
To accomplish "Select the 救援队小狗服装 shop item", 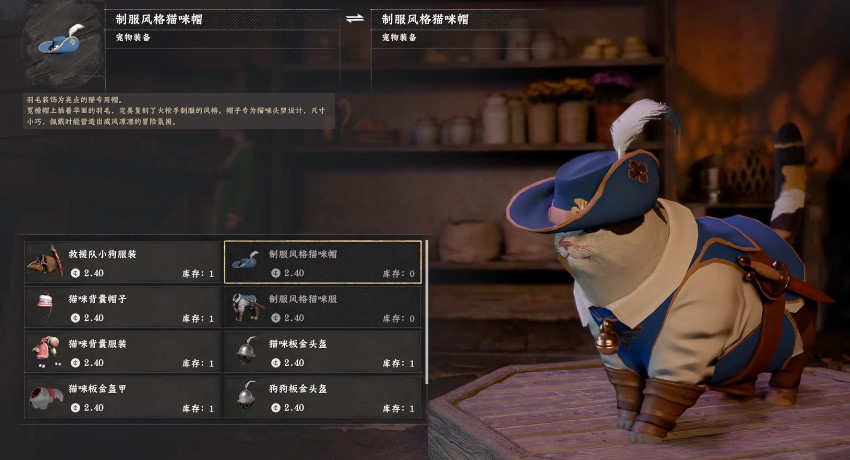I will click(122, 262).
